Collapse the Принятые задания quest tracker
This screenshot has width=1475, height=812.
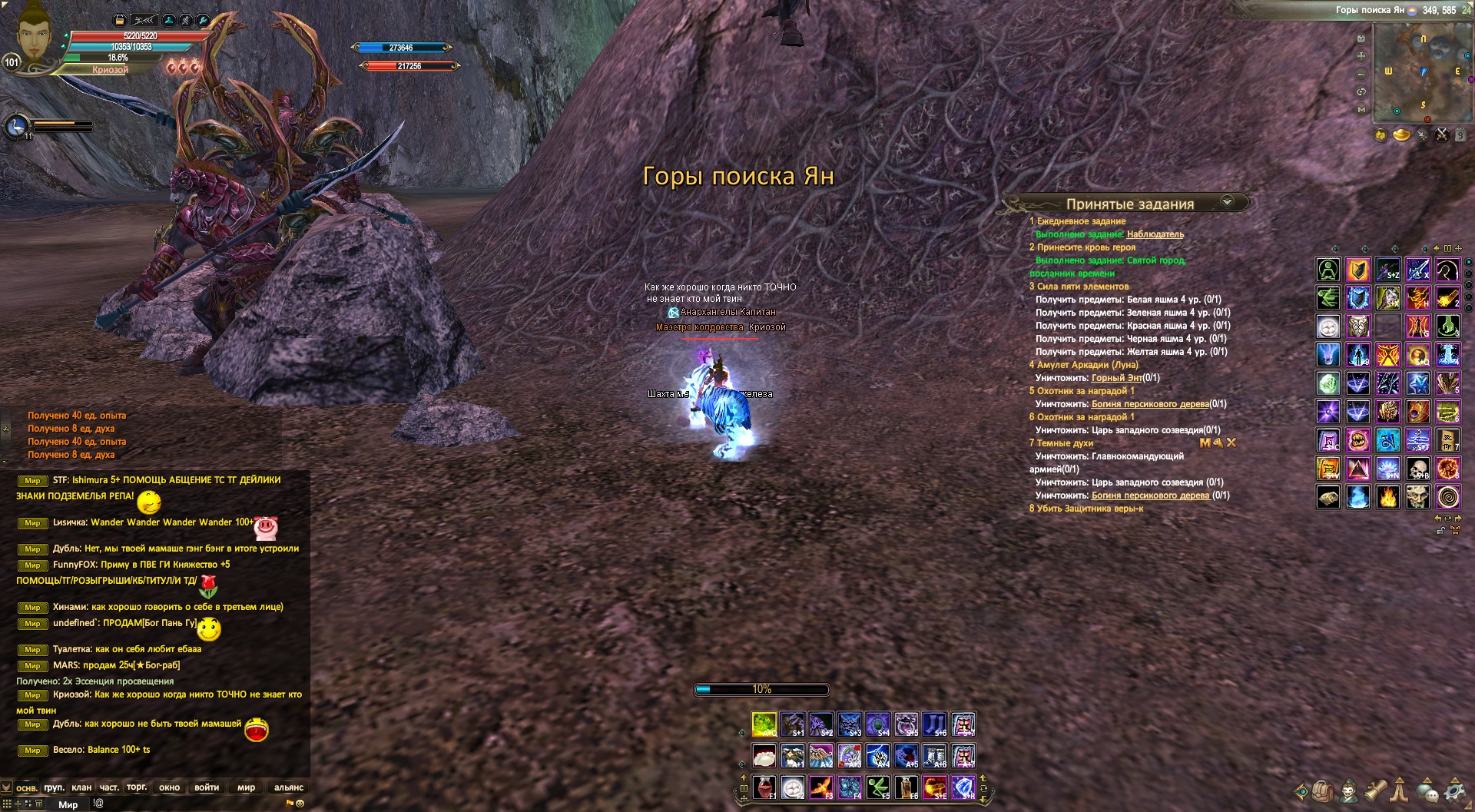1227,202
